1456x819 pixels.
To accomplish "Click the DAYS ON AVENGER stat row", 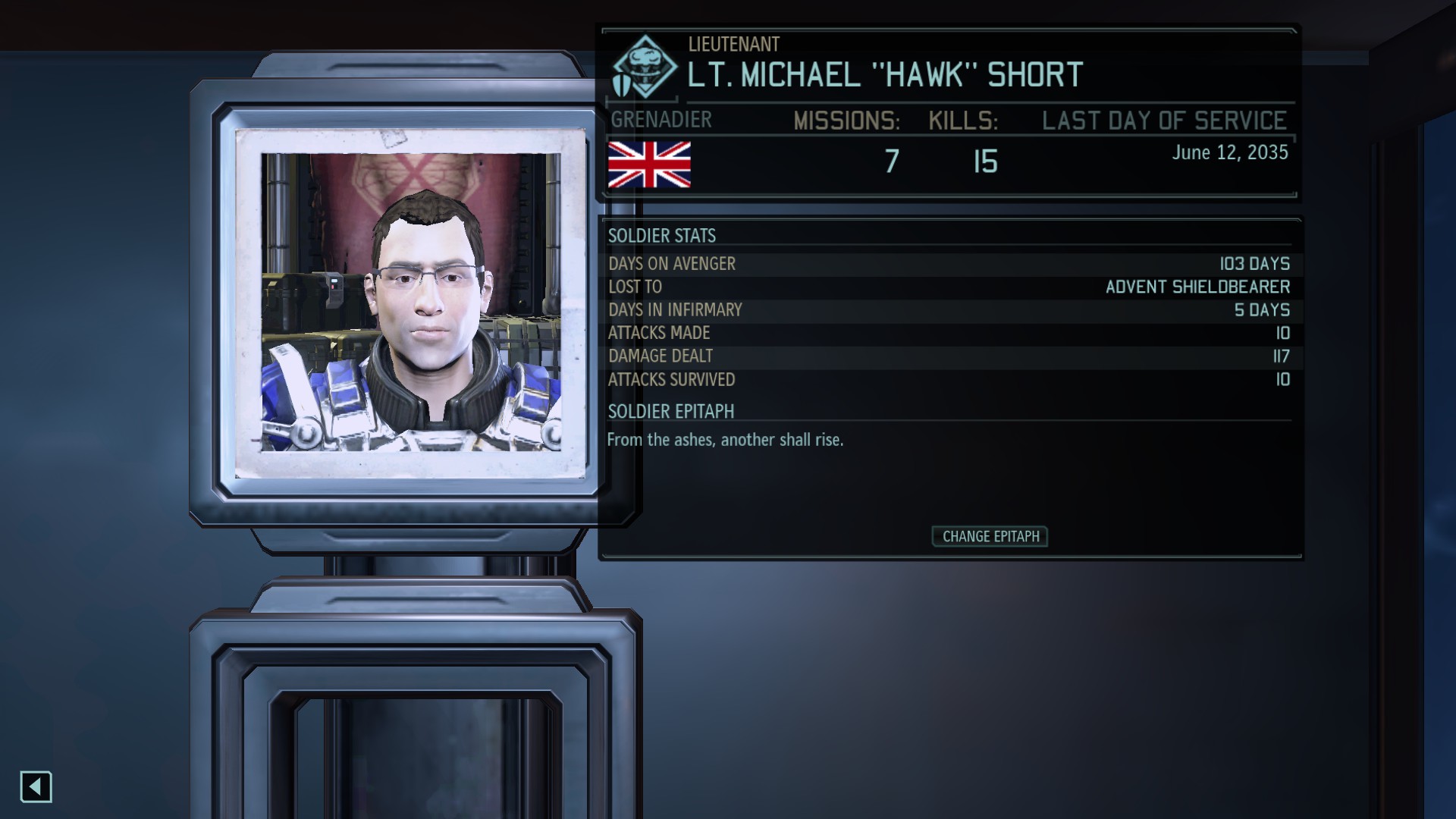I will tap(948, 264).
